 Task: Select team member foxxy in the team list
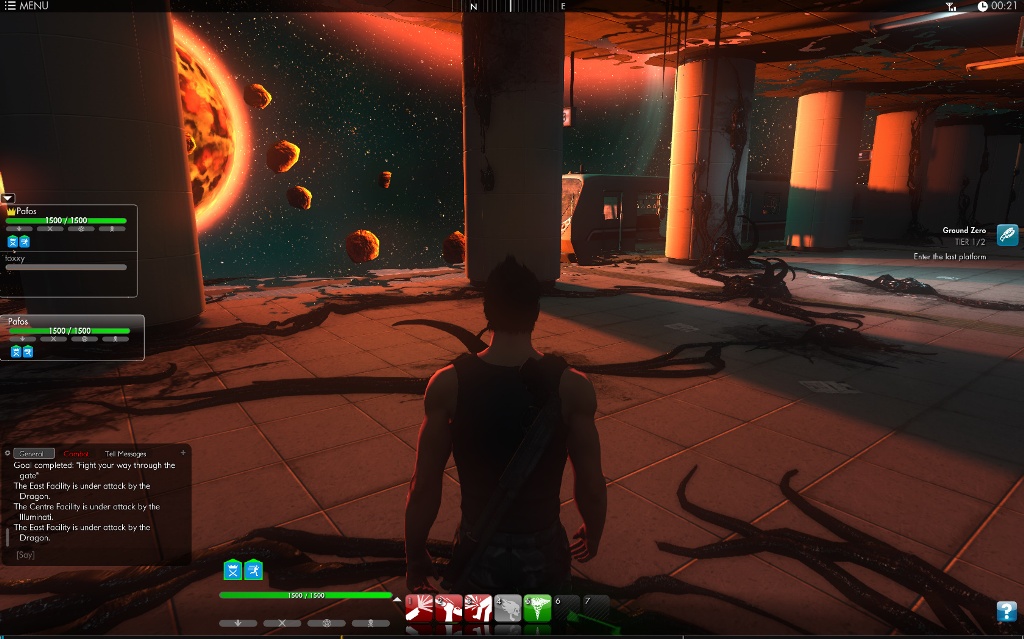[x=15, y=258]
